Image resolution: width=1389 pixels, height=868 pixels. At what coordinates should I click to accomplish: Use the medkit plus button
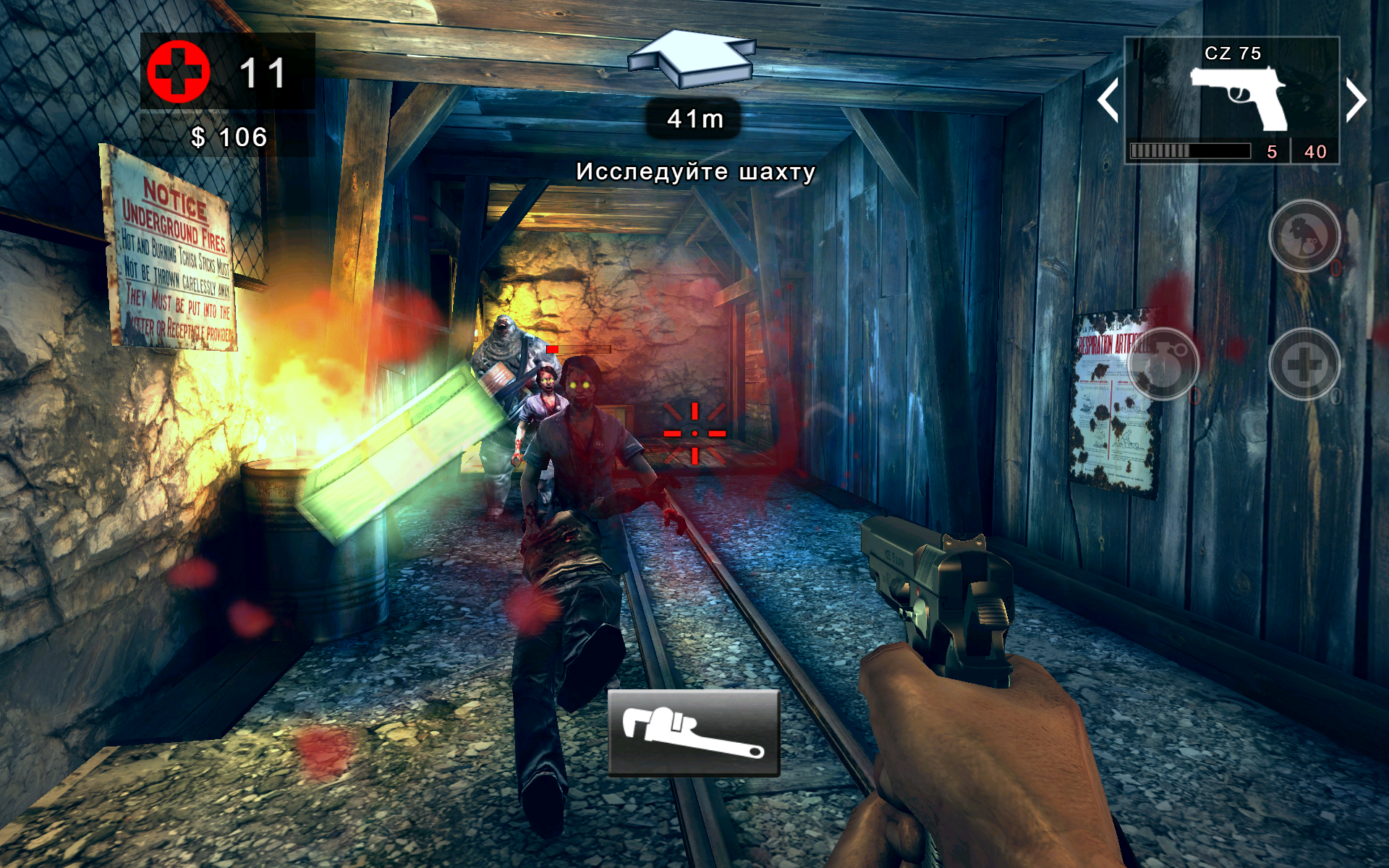point(1304,364)
